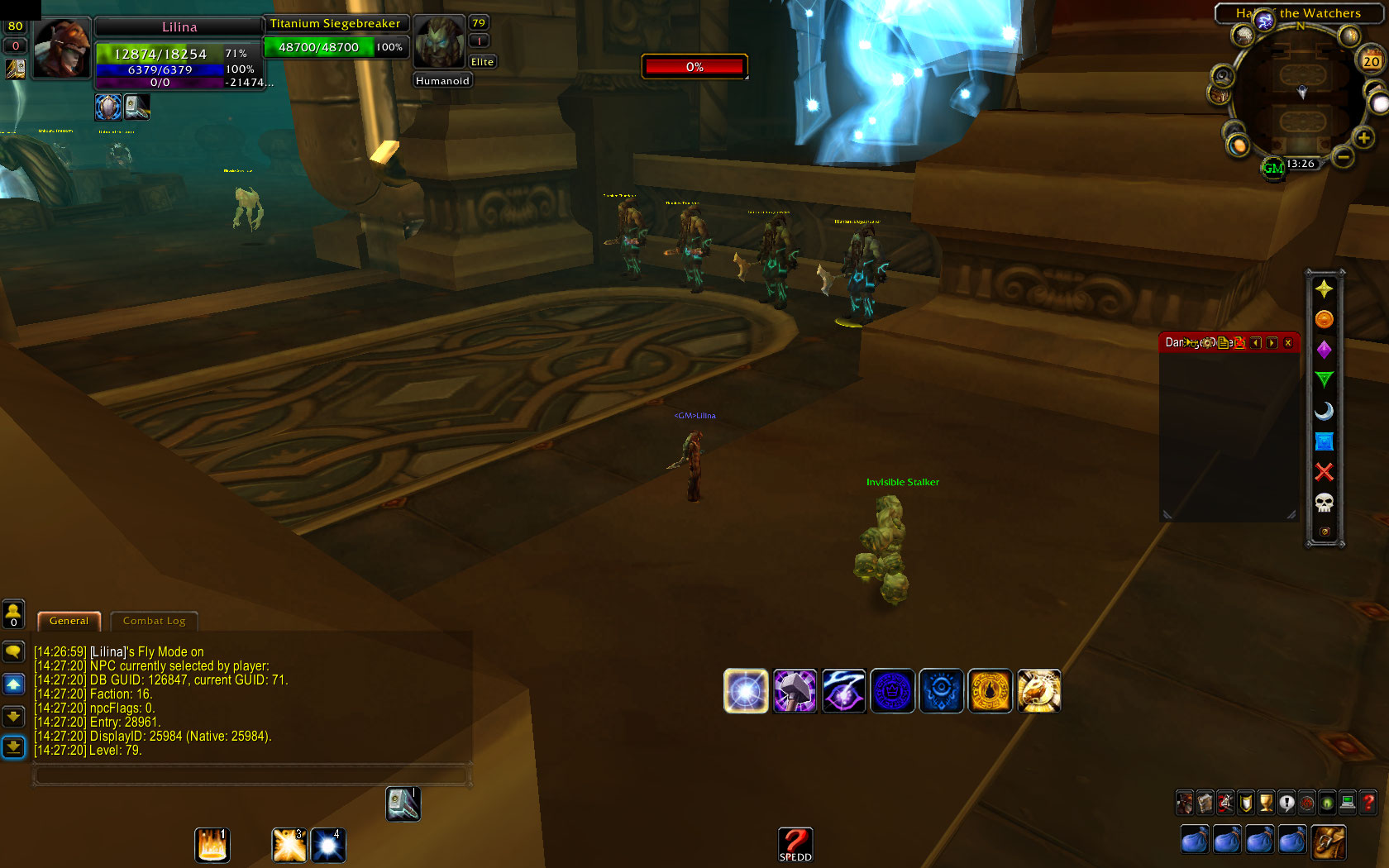This screenshot has height=868, width=1389.
Task: Select the General chat tab
Action: pyautogui.click(x=69, y=621)
